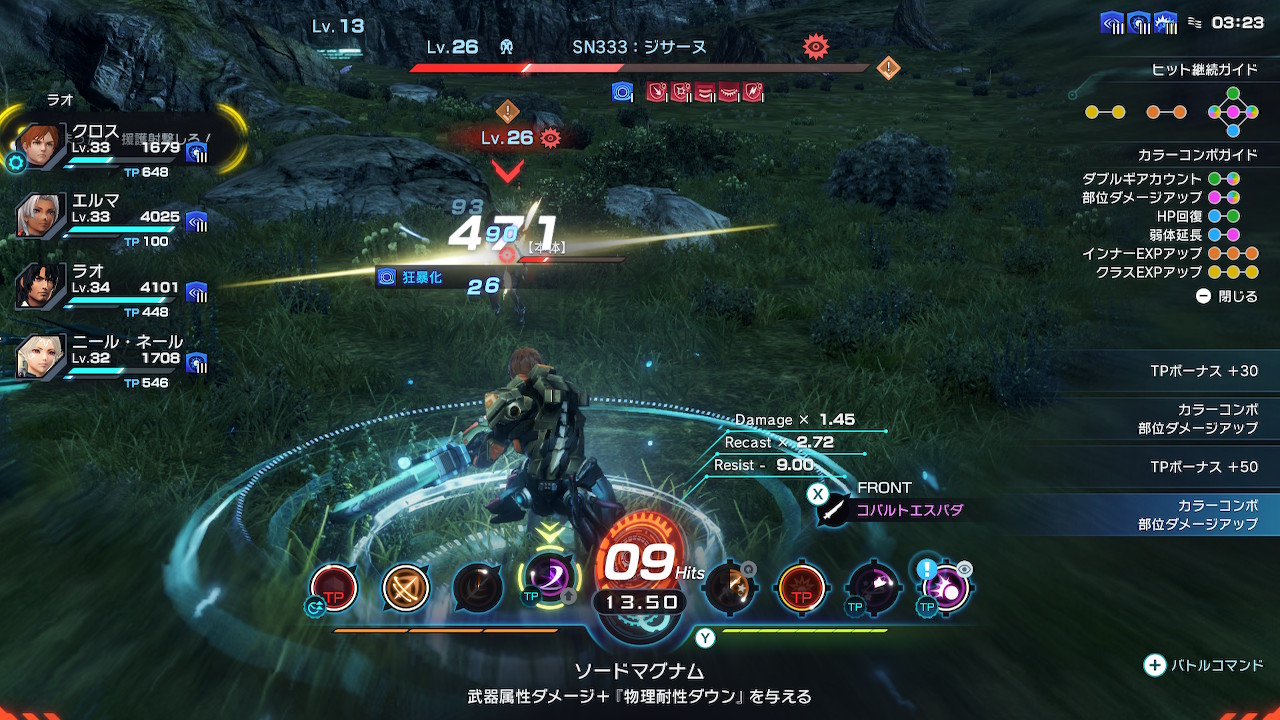Close the color combo guide with 閉じる

1227,297
